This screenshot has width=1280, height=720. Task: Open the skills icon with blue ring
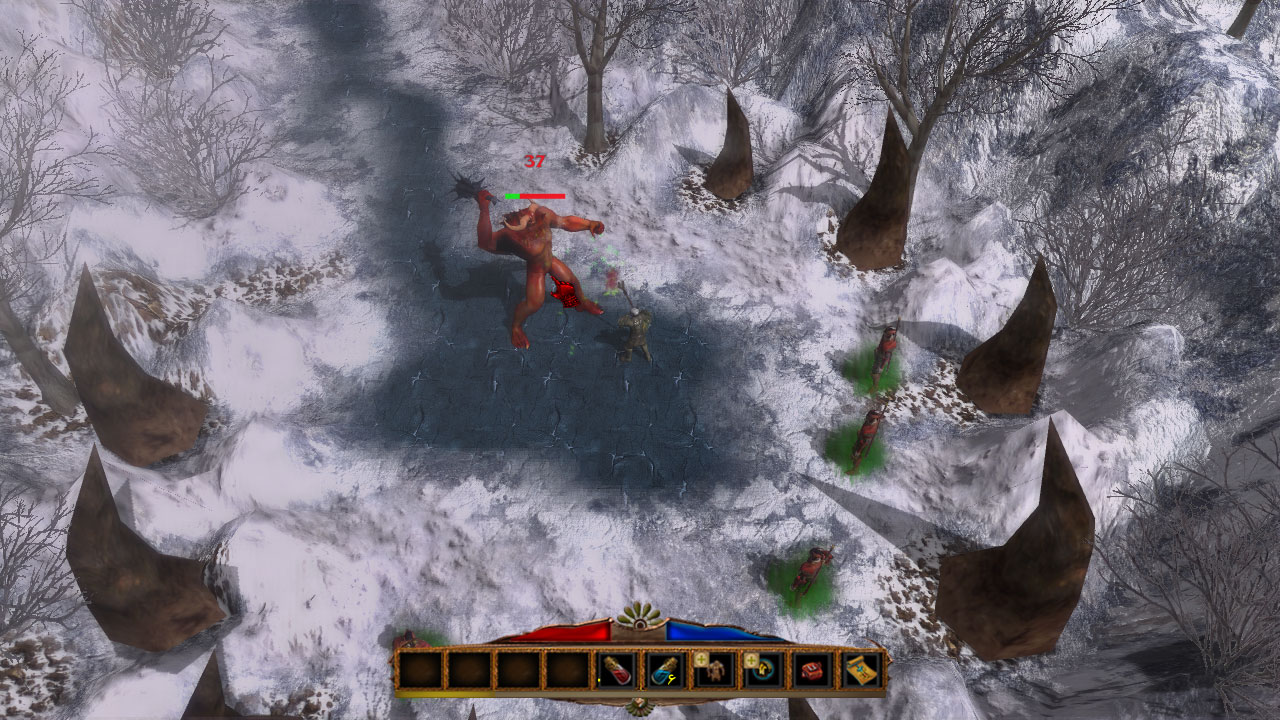pyautogui.click(x=764, y=671)
